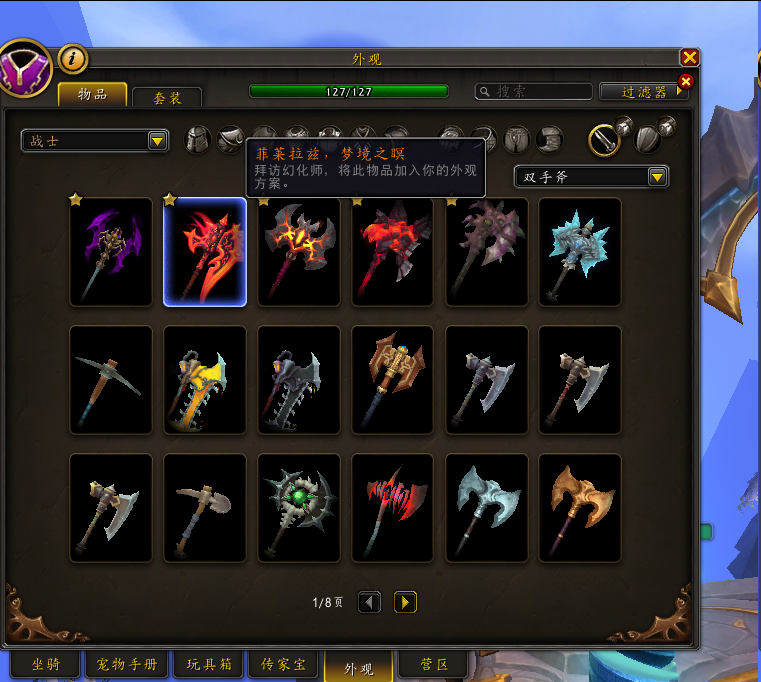Select the helmet slot icon
The height and width of the screenshot is (682, 761).
(199, 140)
